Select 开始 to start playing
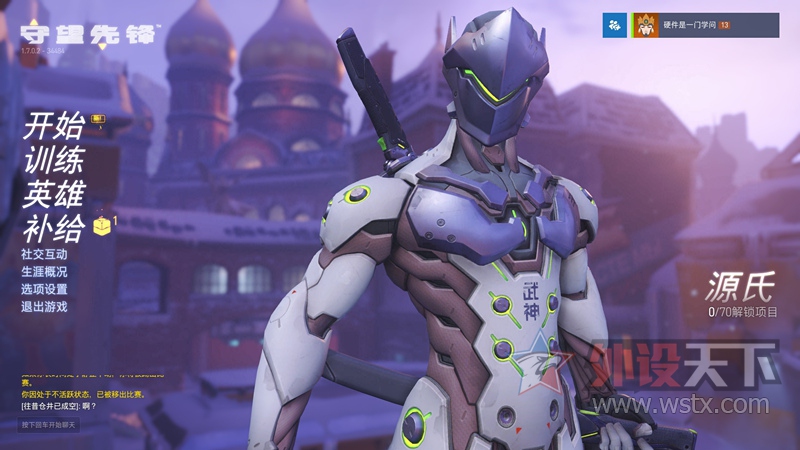 click(x=52, y=127)
